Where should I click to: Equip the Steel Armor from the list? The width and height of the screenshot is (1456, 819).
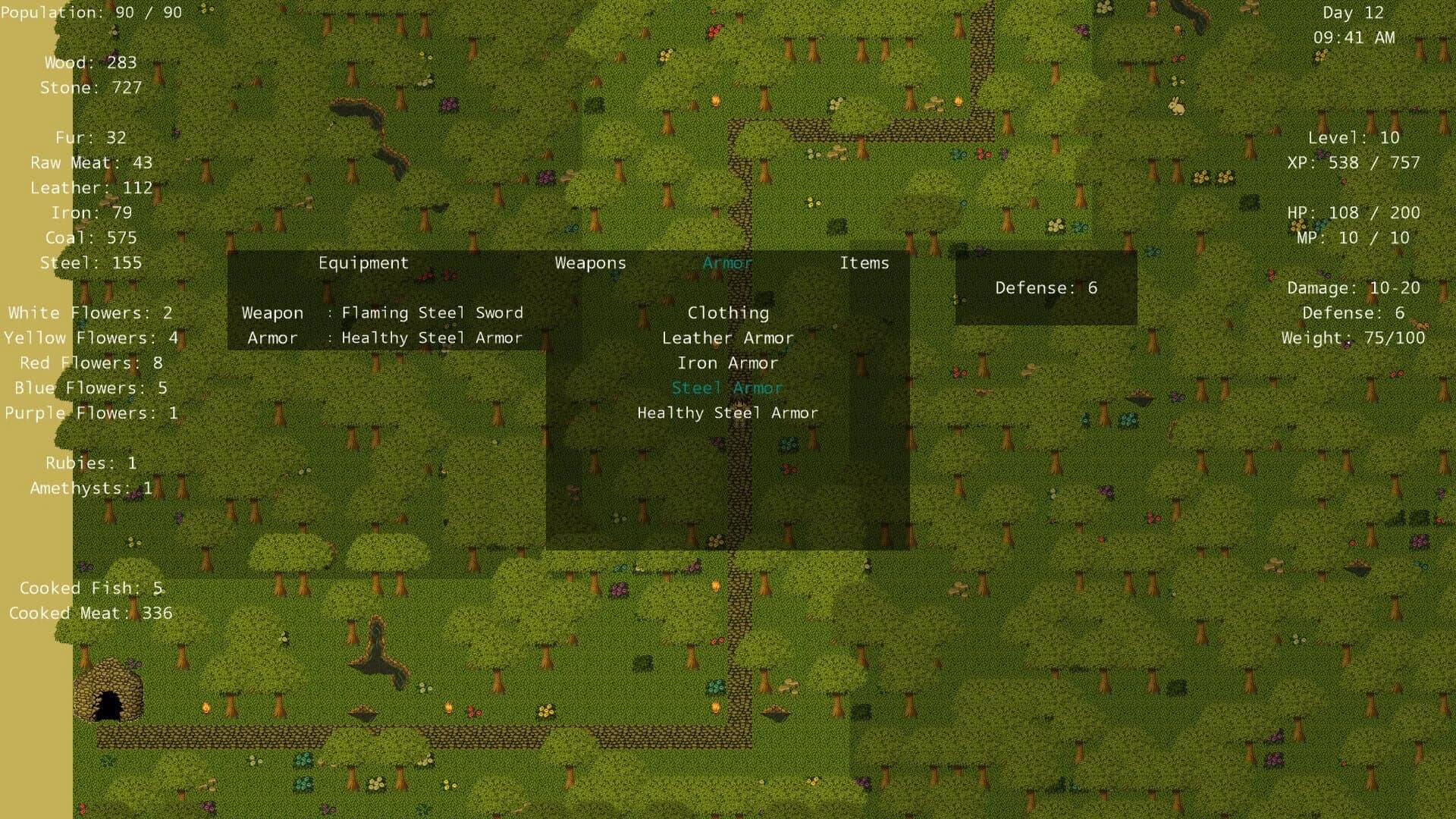[x=727, y=388]
